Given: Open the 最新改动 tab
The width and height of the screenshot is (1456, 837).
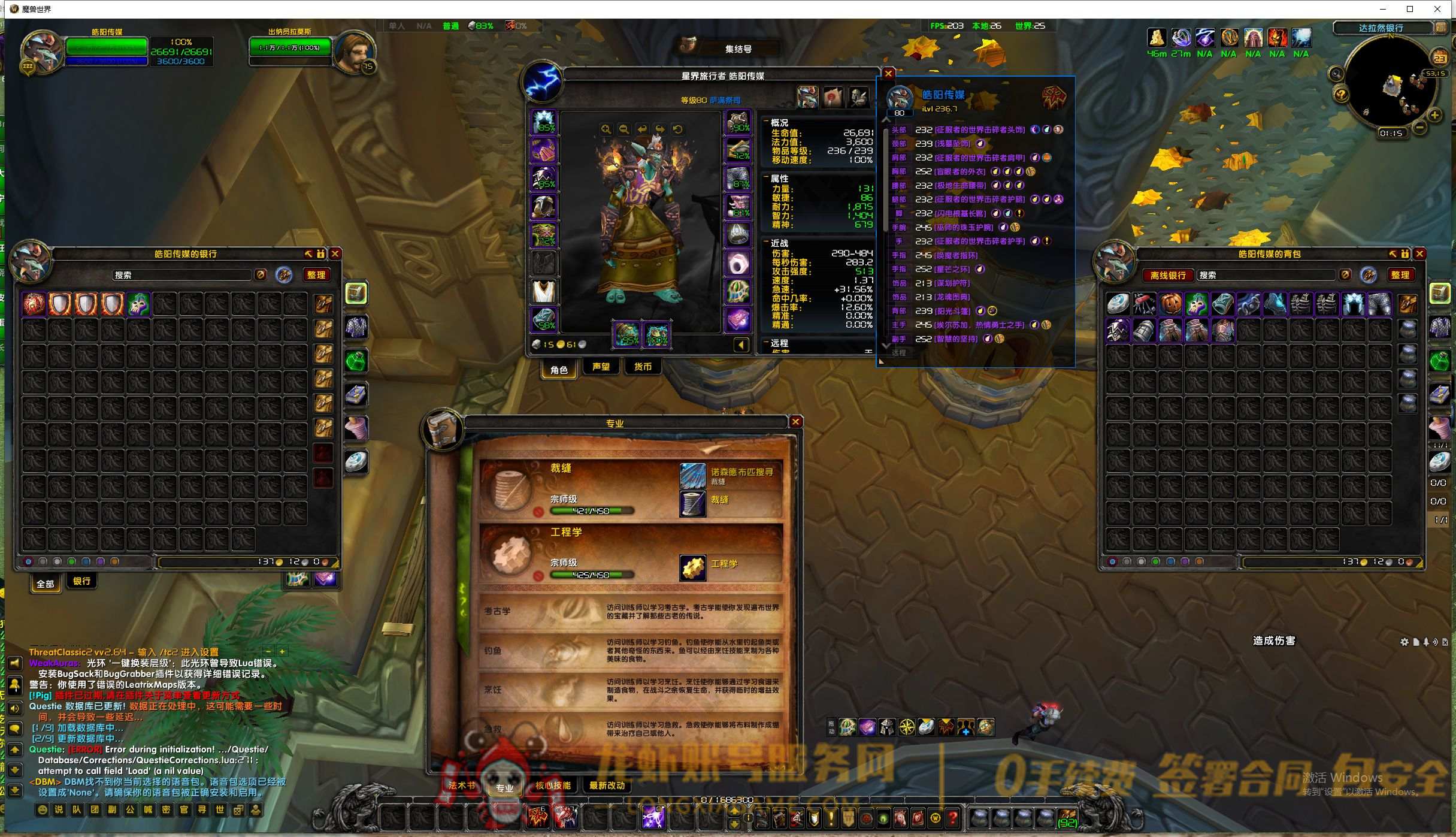Looking at the screenshot, I should click(607, 785).
